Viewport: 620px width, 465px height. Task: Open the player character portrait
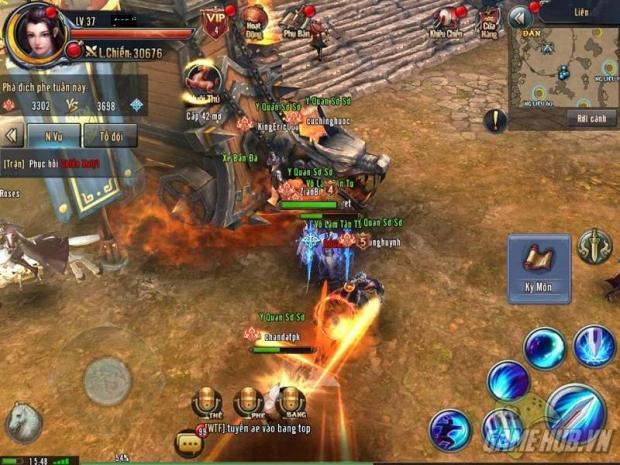pos(35,33)
